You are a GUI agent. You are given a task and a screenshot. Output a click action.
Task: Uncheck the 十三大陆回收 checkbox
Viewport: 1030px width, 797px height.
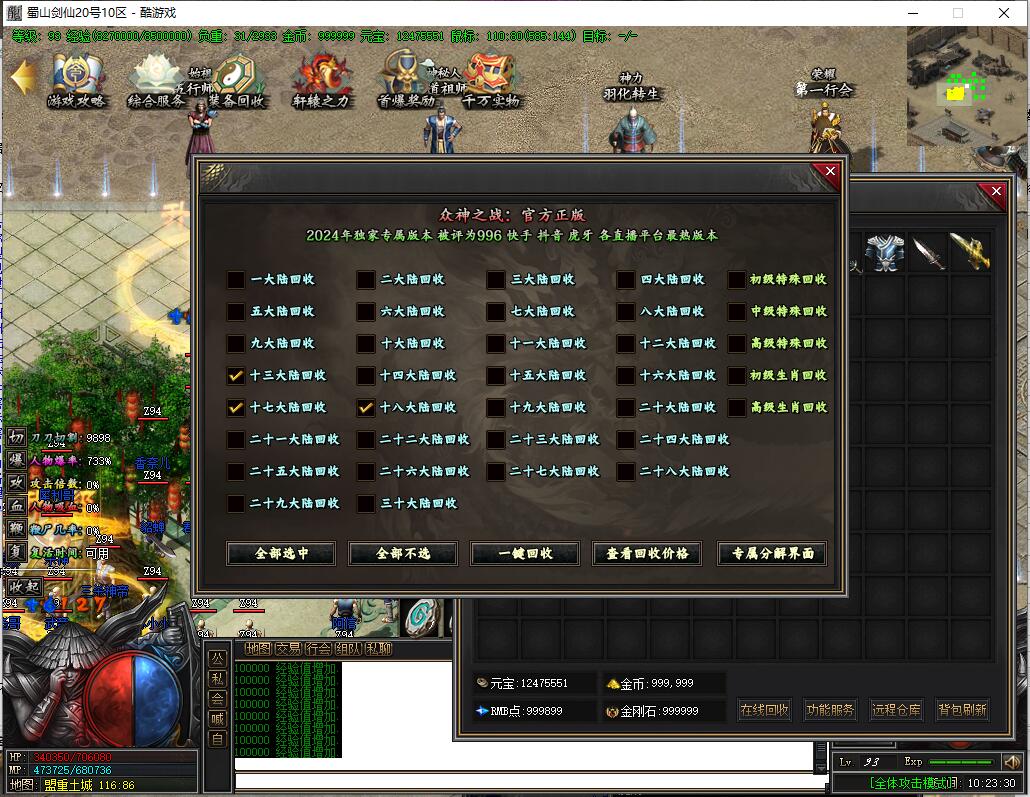pos(236,376)
